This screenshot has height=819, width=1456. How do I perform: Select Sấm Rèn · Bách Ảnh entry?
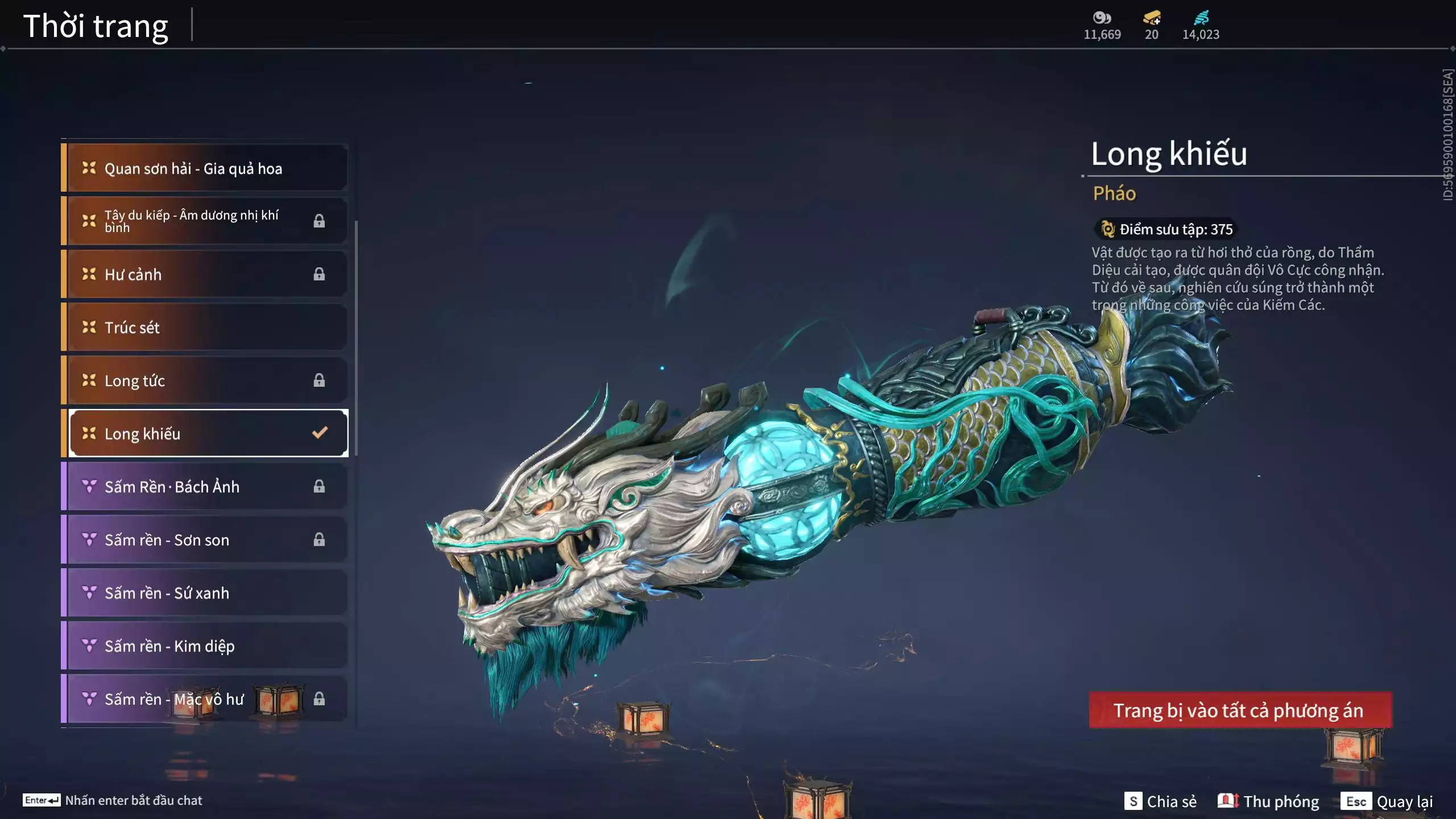(205, 487)
